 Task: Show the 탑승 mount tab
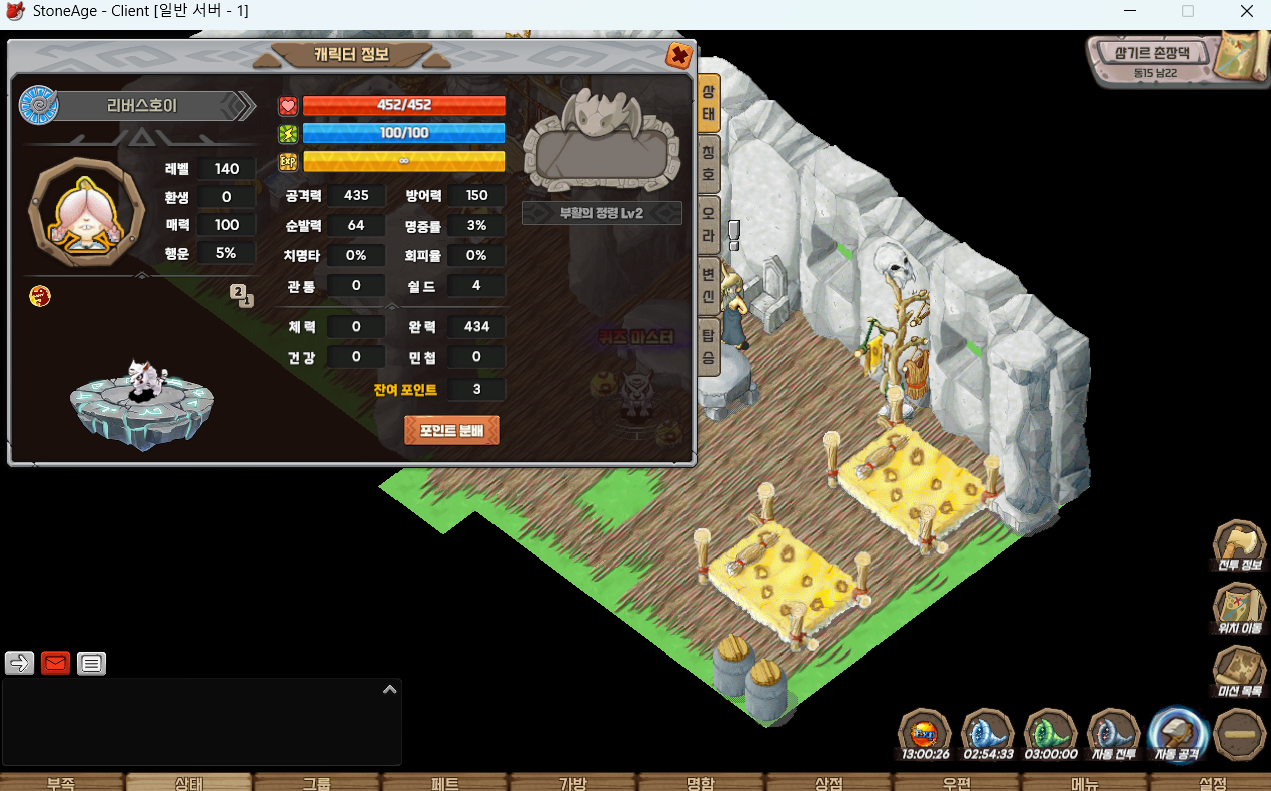point(708,345)
